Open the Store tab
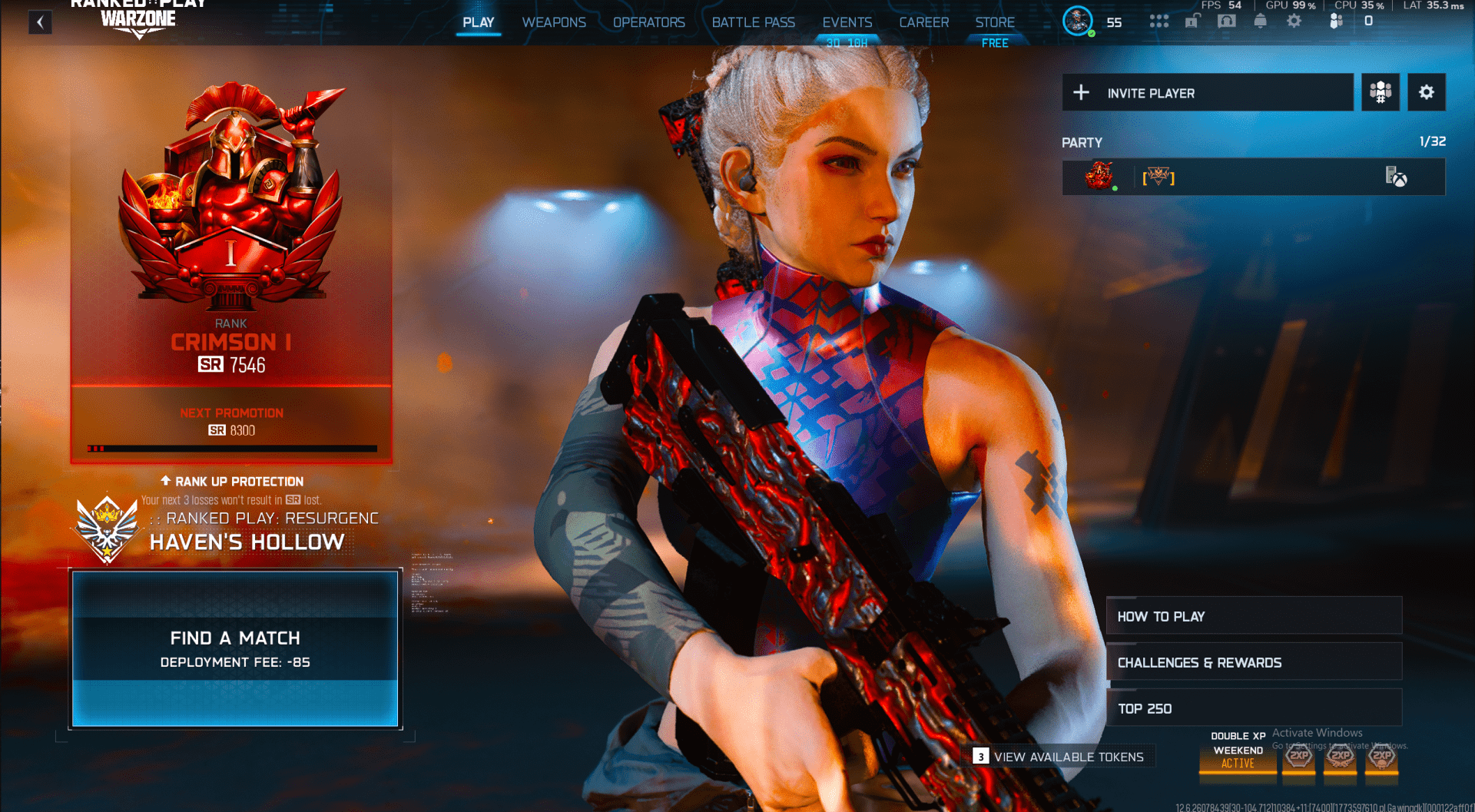This screenshot has height=812, width=1475. tap(995, 22)
